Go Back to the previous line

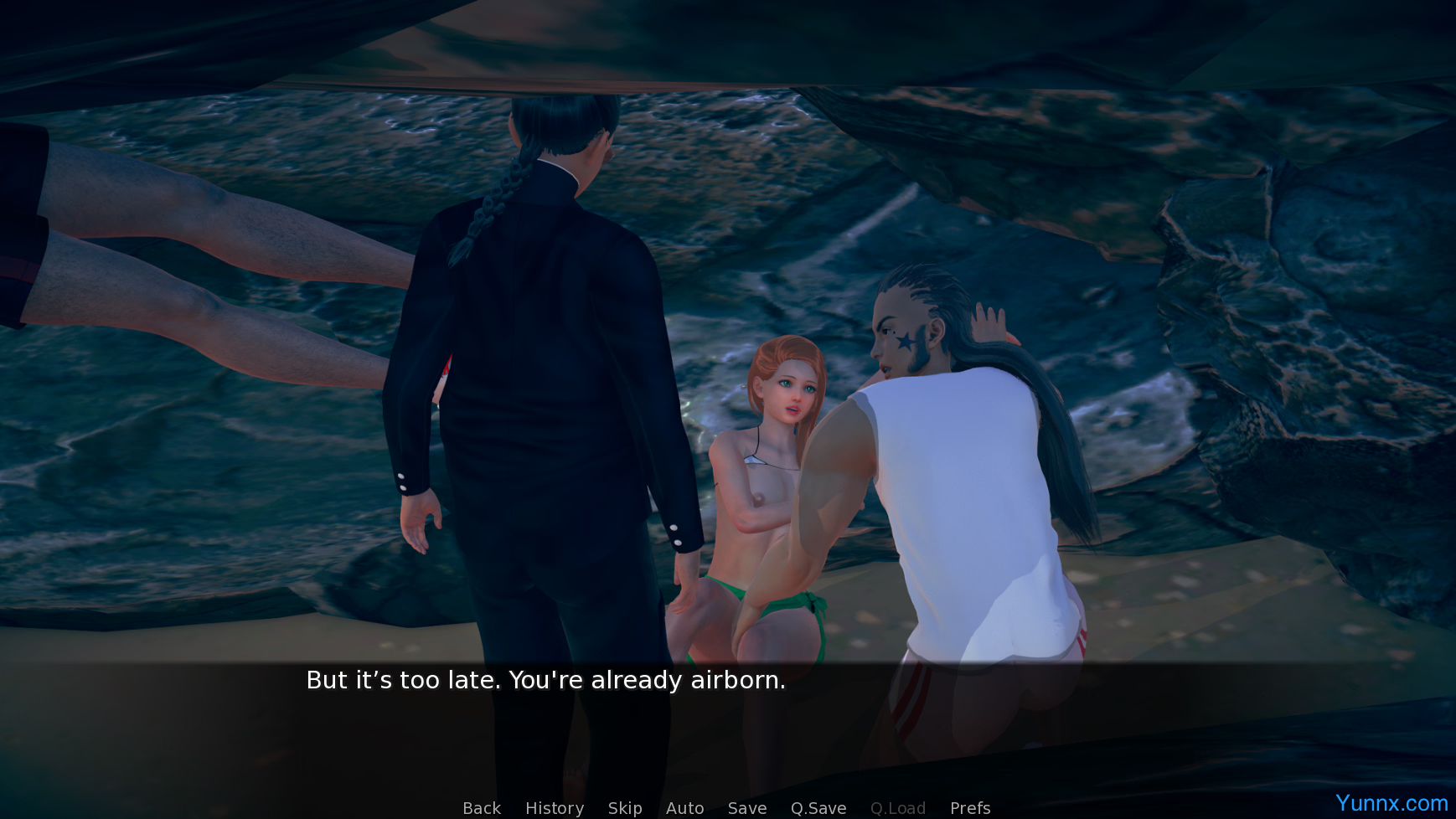tap(482, 808)
